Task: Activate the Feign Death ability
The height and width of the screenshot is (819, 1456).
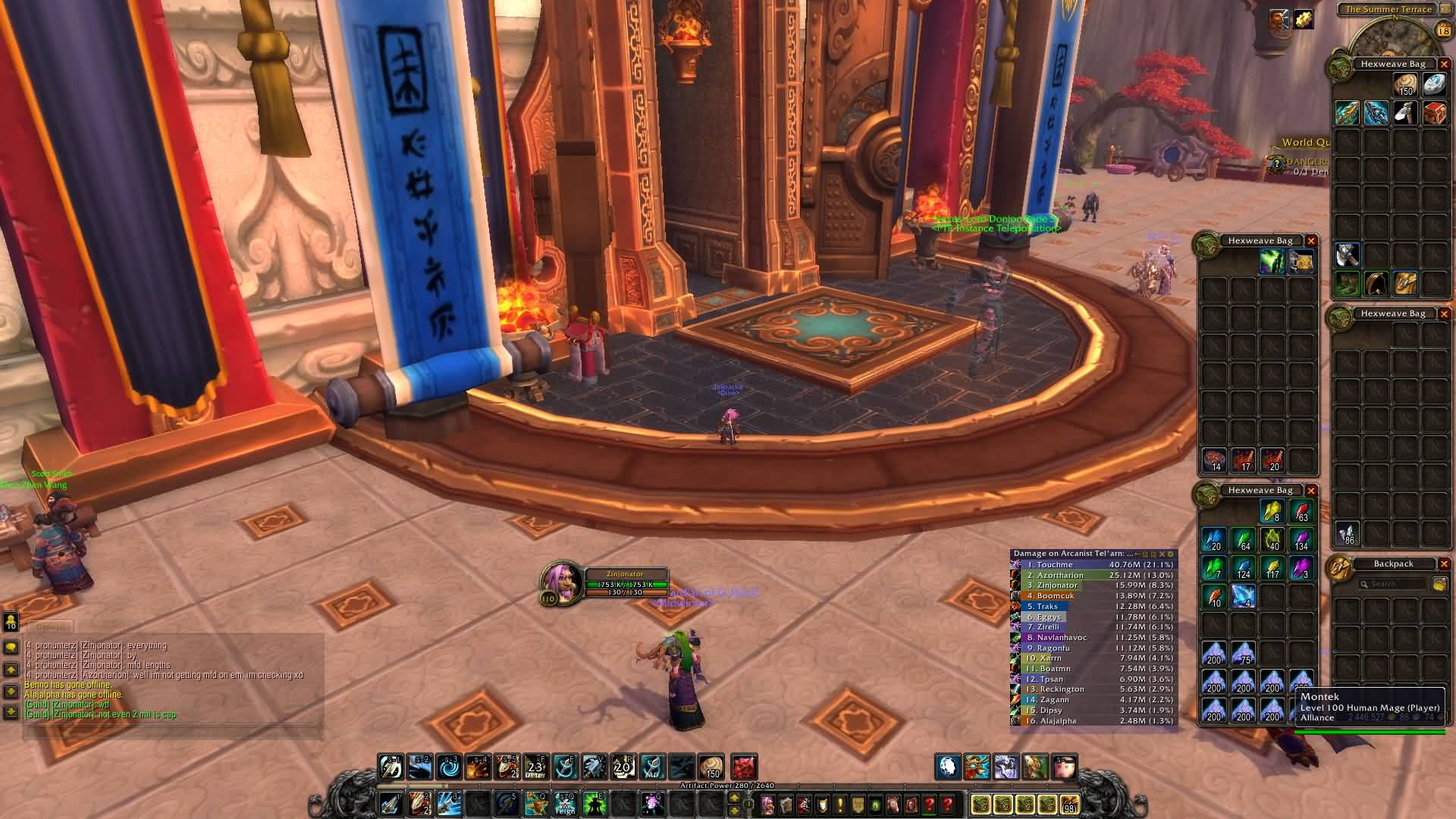Action: click(565, 803)
